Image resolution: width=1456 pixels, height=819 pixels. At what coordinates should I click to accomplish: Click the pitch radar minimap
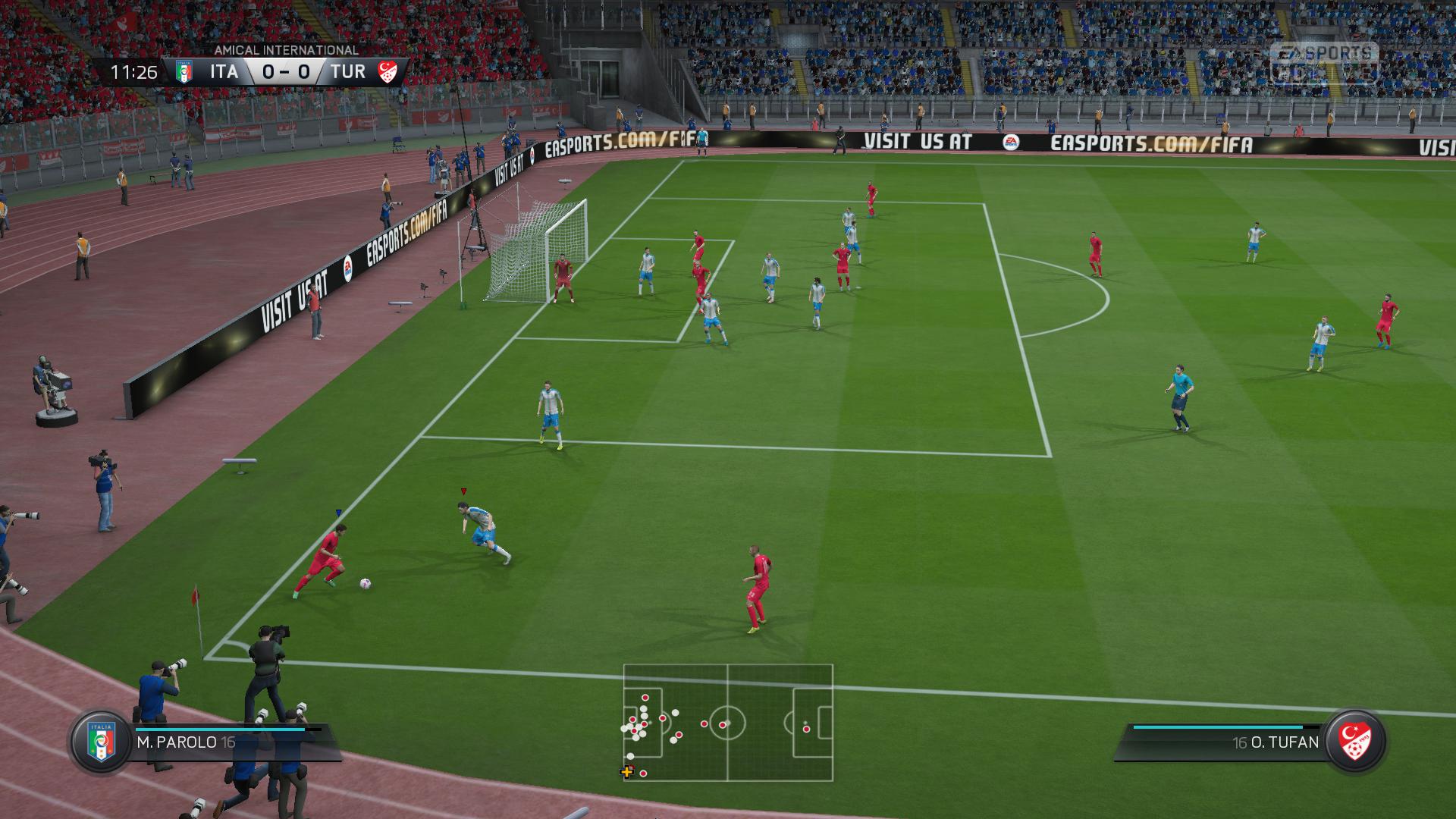728,723
